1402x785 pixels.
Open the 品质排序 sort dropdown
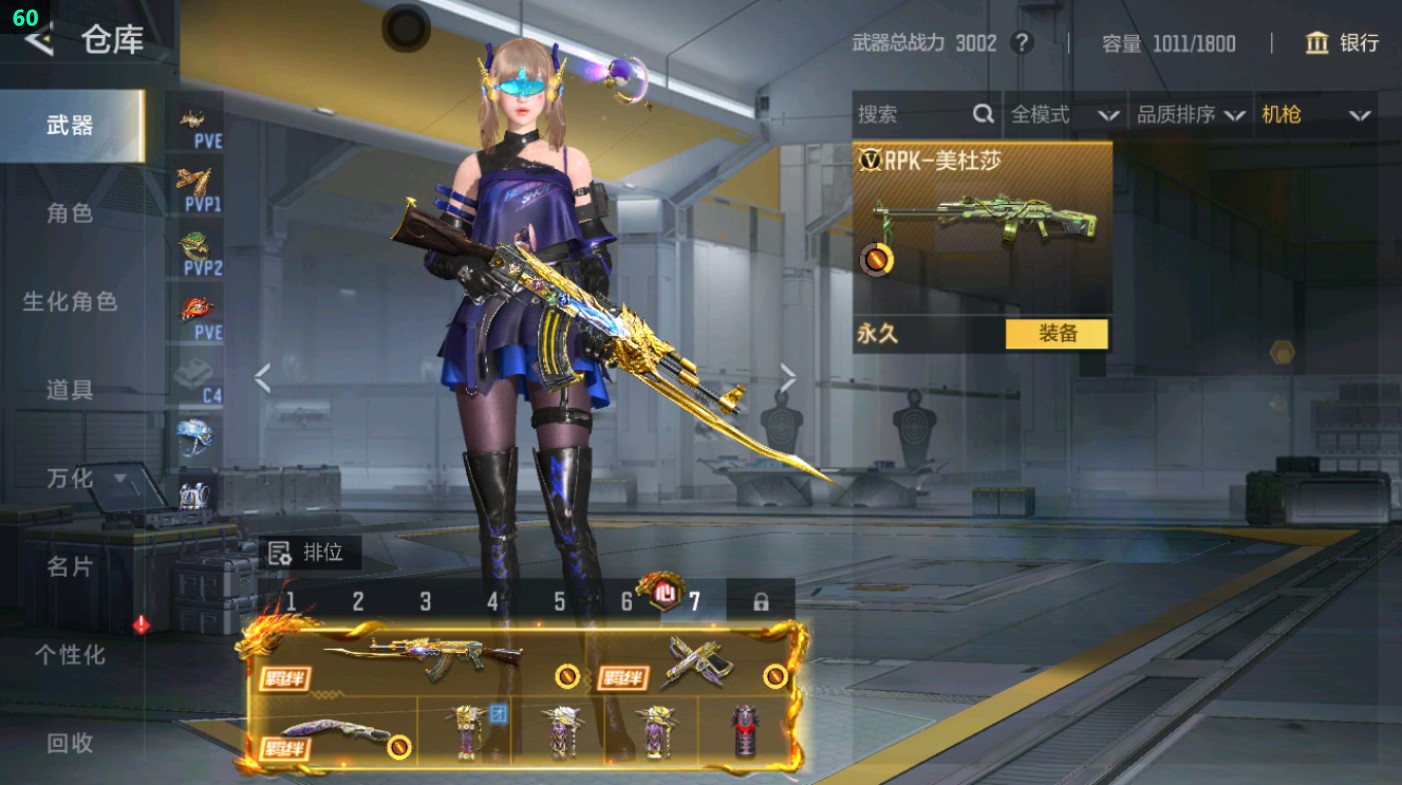point(1190,115)
